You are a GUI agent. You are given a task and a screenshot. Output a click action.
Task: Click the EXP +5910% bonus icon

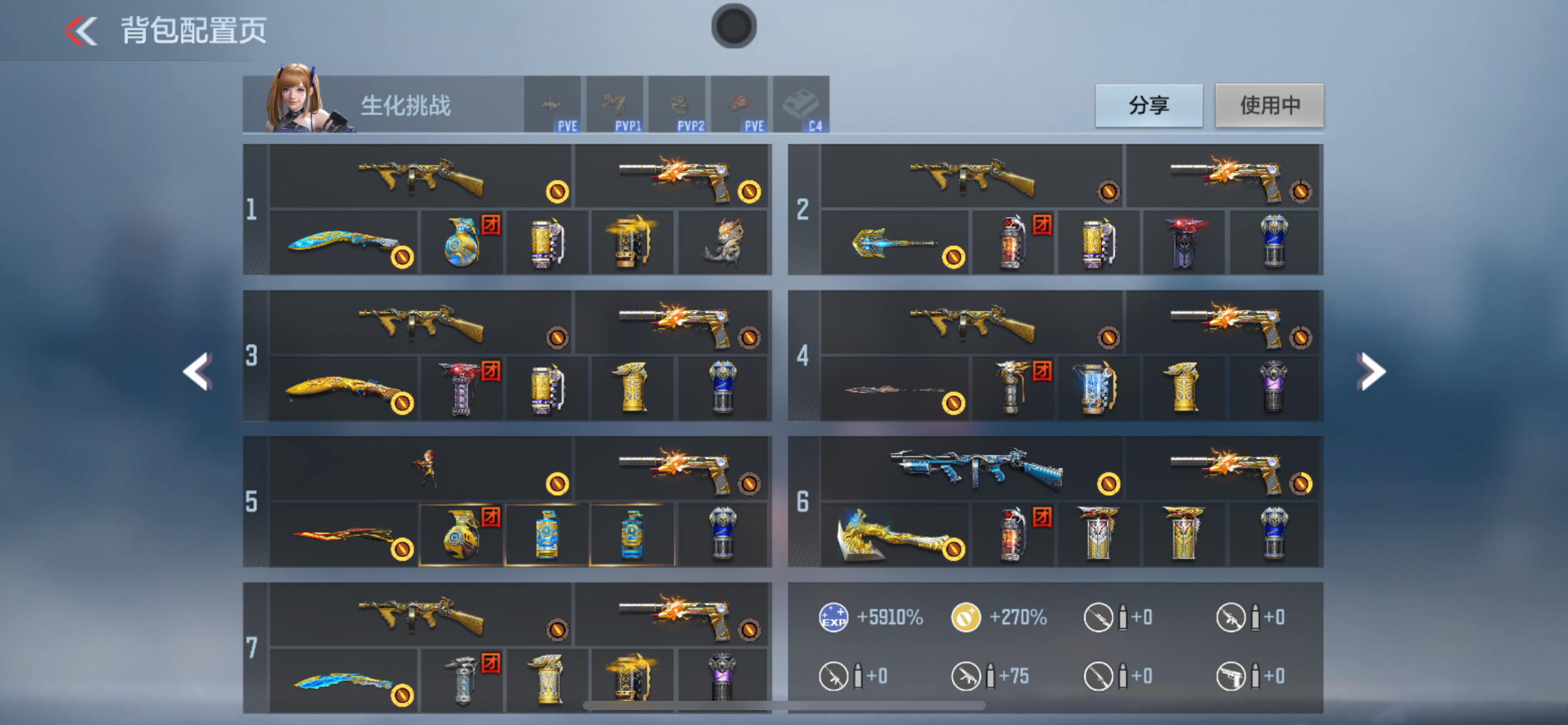(833, 617)
